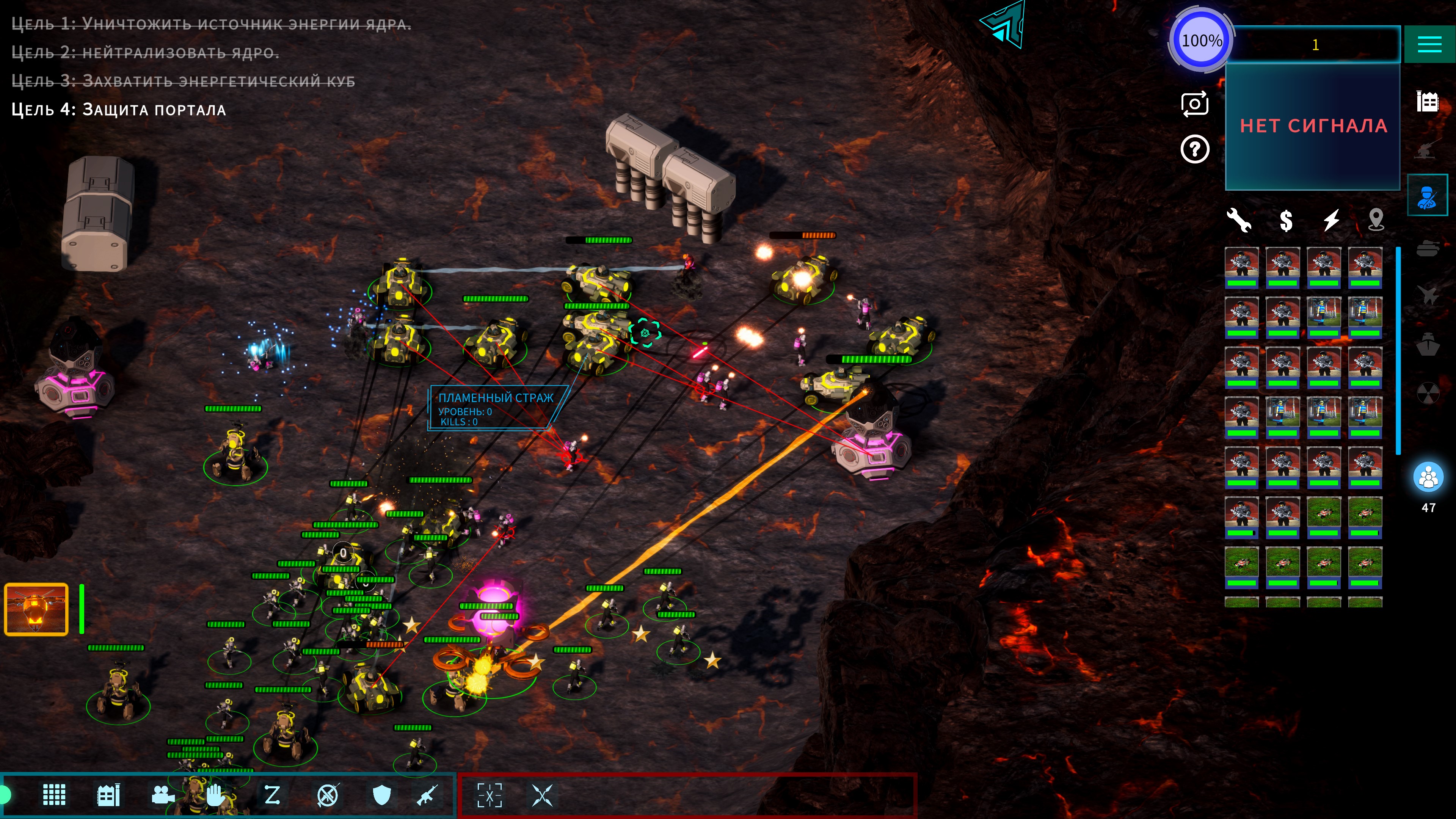Image resolution: width=1456 pixels, height=819 pixels.
Task: Open the jet aircraft tab
Action: click(x=1427, y=295)
